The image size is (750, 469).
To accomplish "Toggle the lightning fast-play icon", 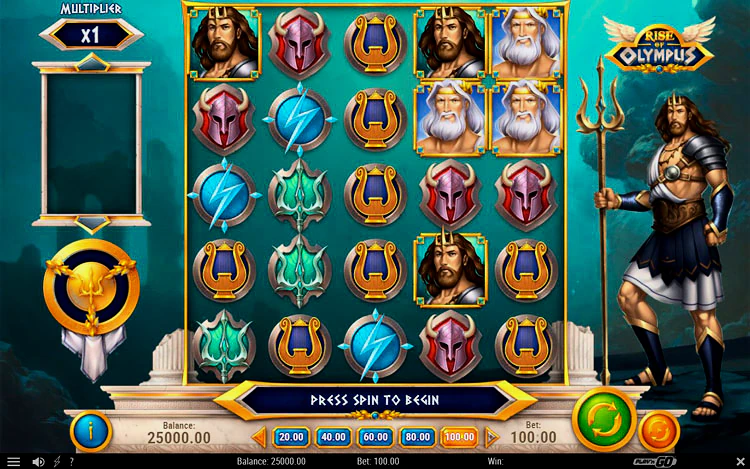I will pyautogui.click(x=55, y=462).
